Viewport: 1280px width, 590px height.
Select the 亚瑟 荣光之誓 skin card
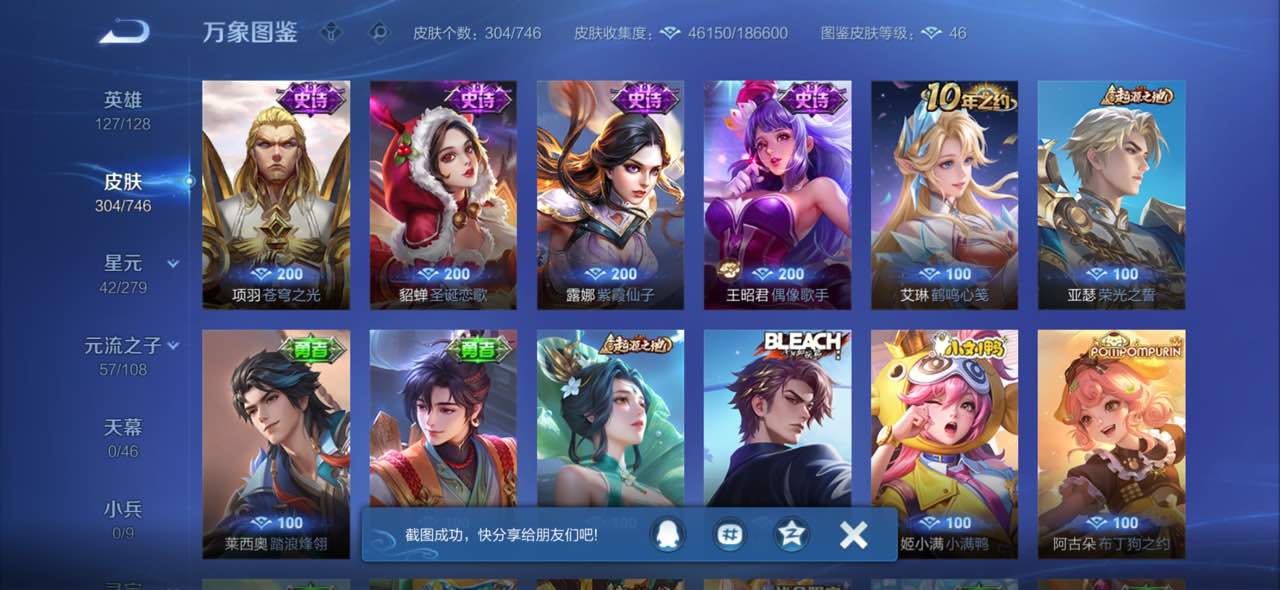click(x=1111, y=195)
